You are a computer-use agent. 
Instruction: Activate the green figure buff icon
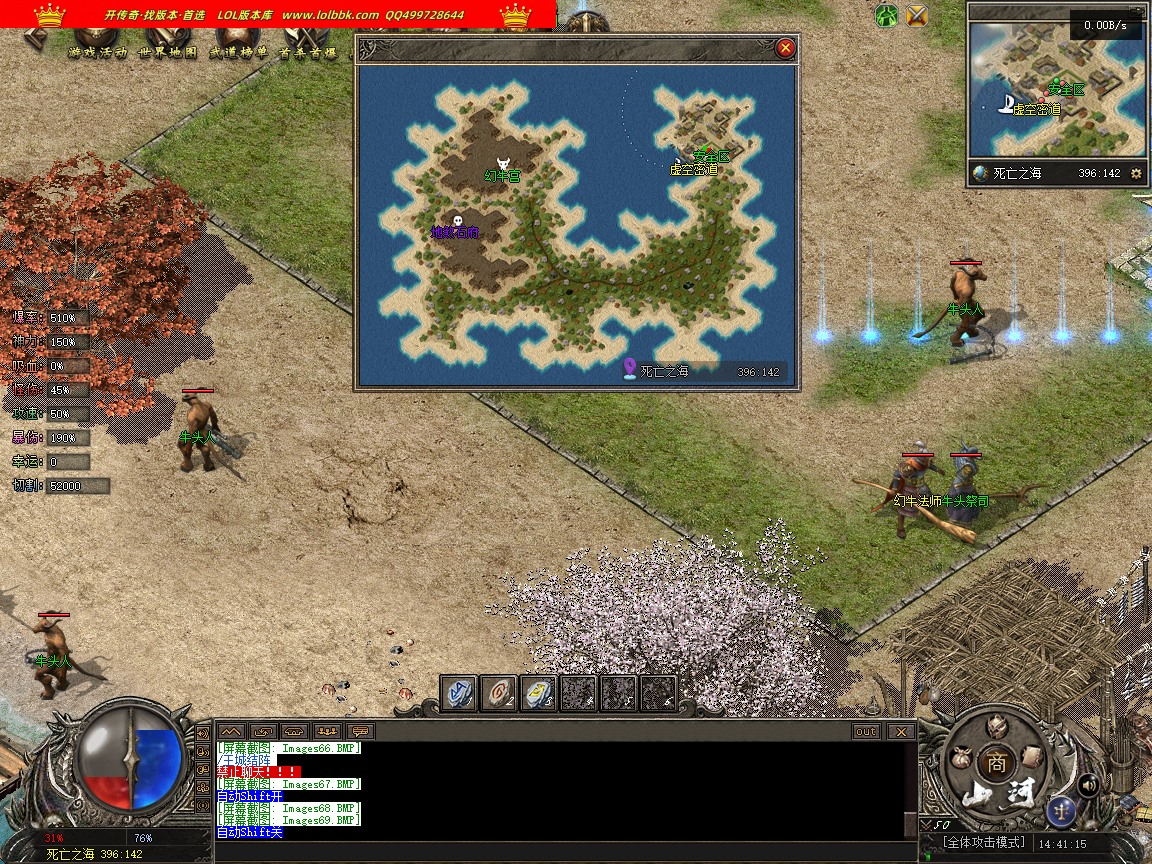tap(886, 15)
